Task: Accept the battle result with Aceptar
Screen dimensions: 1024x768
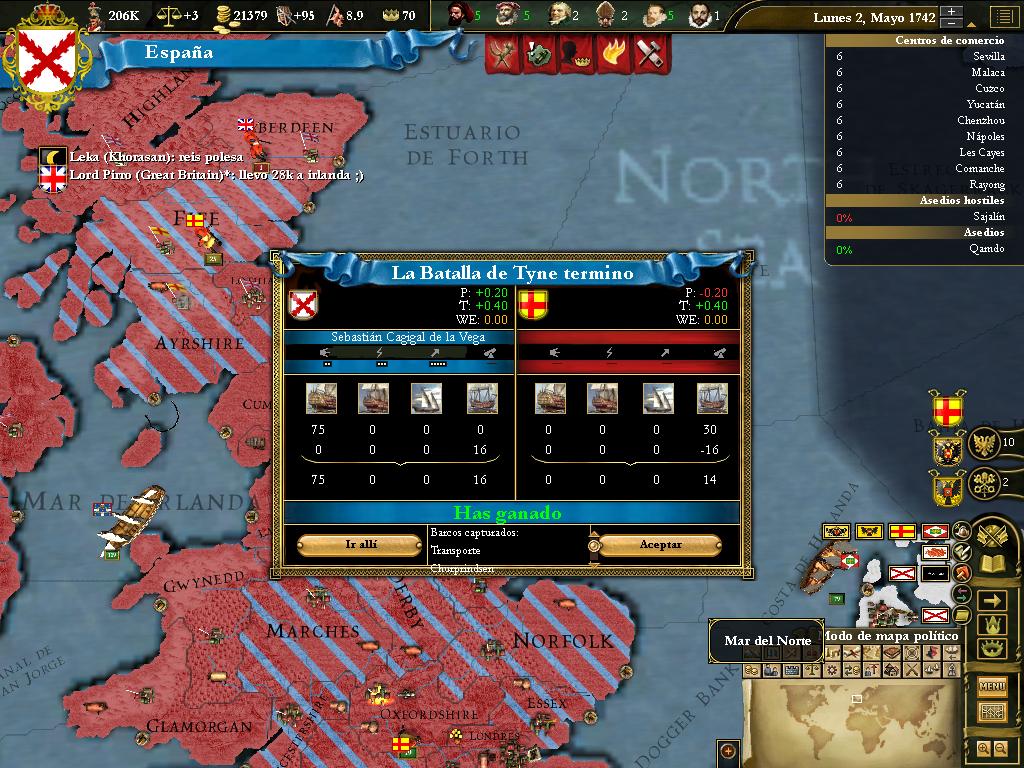Action: pyautogui.click(x=660, y=545)
